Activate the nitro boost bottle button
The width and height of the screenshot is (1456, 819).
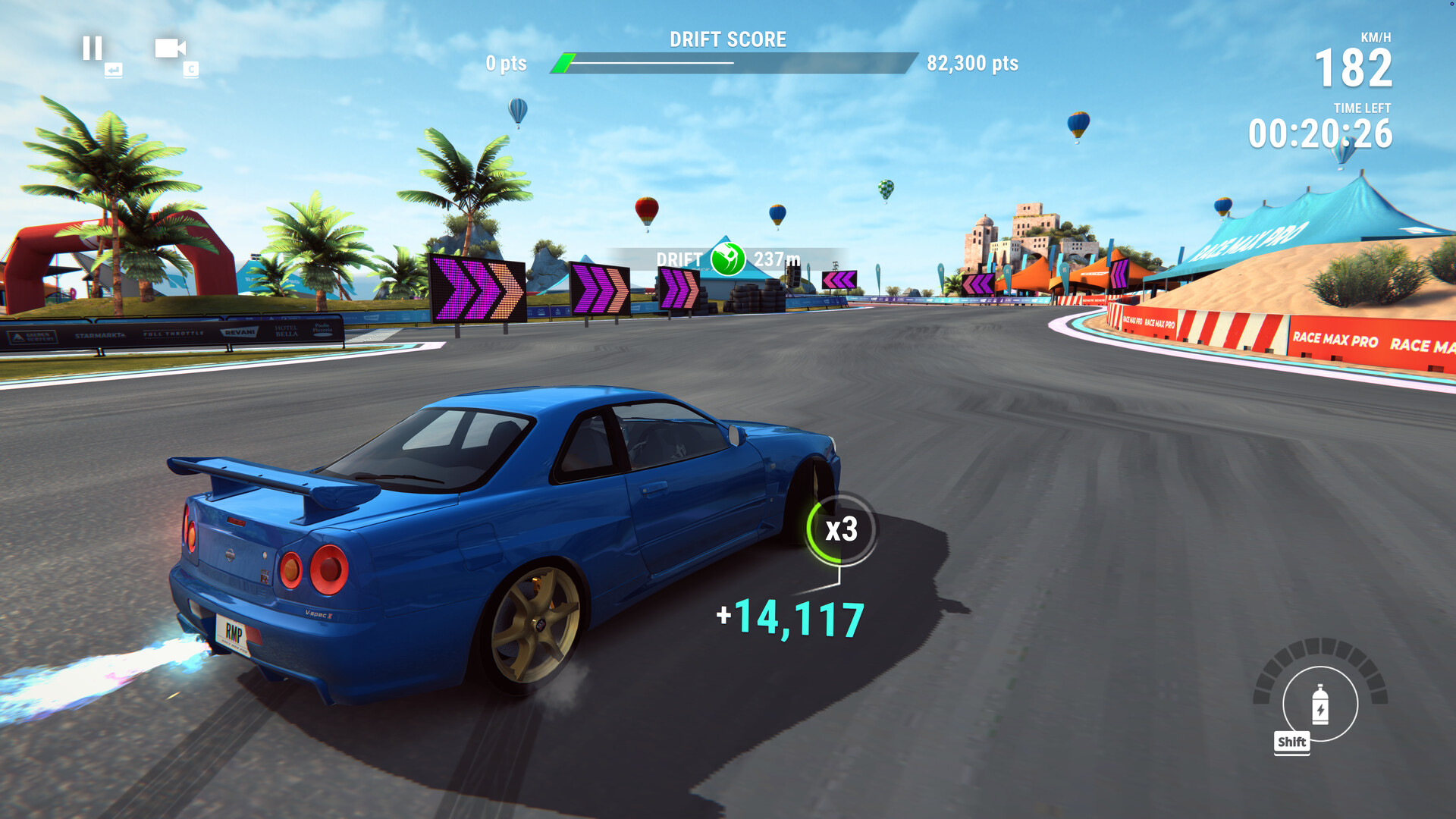[x=1320, y=704]
